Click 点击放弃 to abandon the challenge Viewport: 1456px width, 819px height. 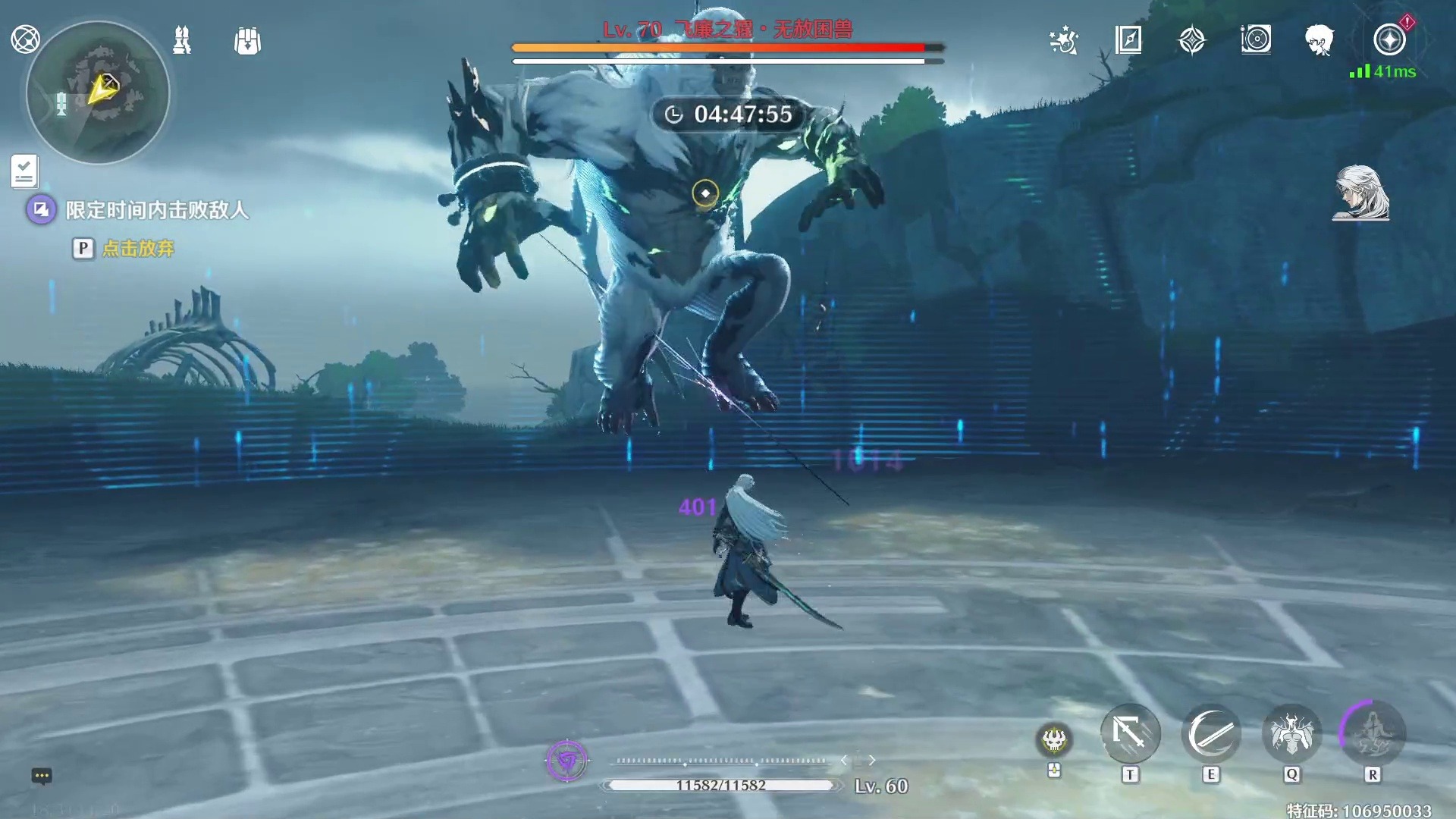click(138, 249)
